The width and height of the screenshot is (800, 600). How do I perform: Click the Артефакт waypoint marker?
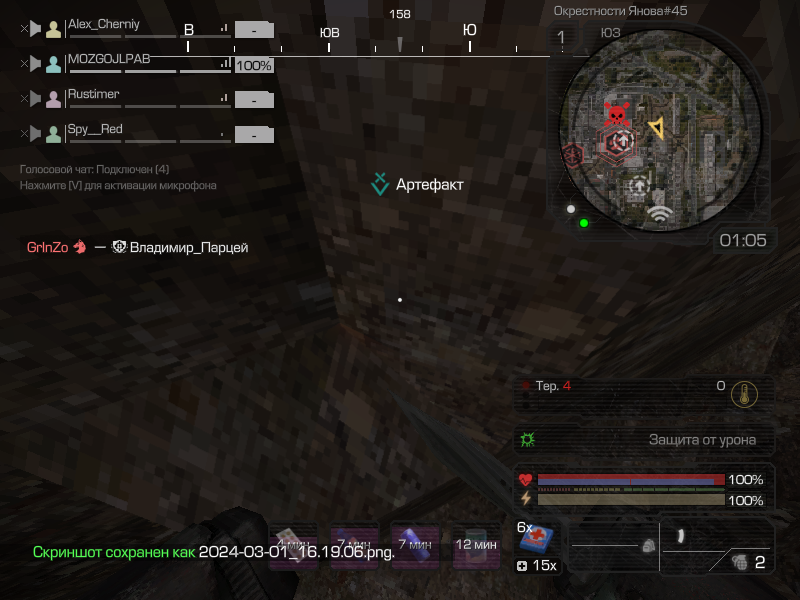coord(380,184)
